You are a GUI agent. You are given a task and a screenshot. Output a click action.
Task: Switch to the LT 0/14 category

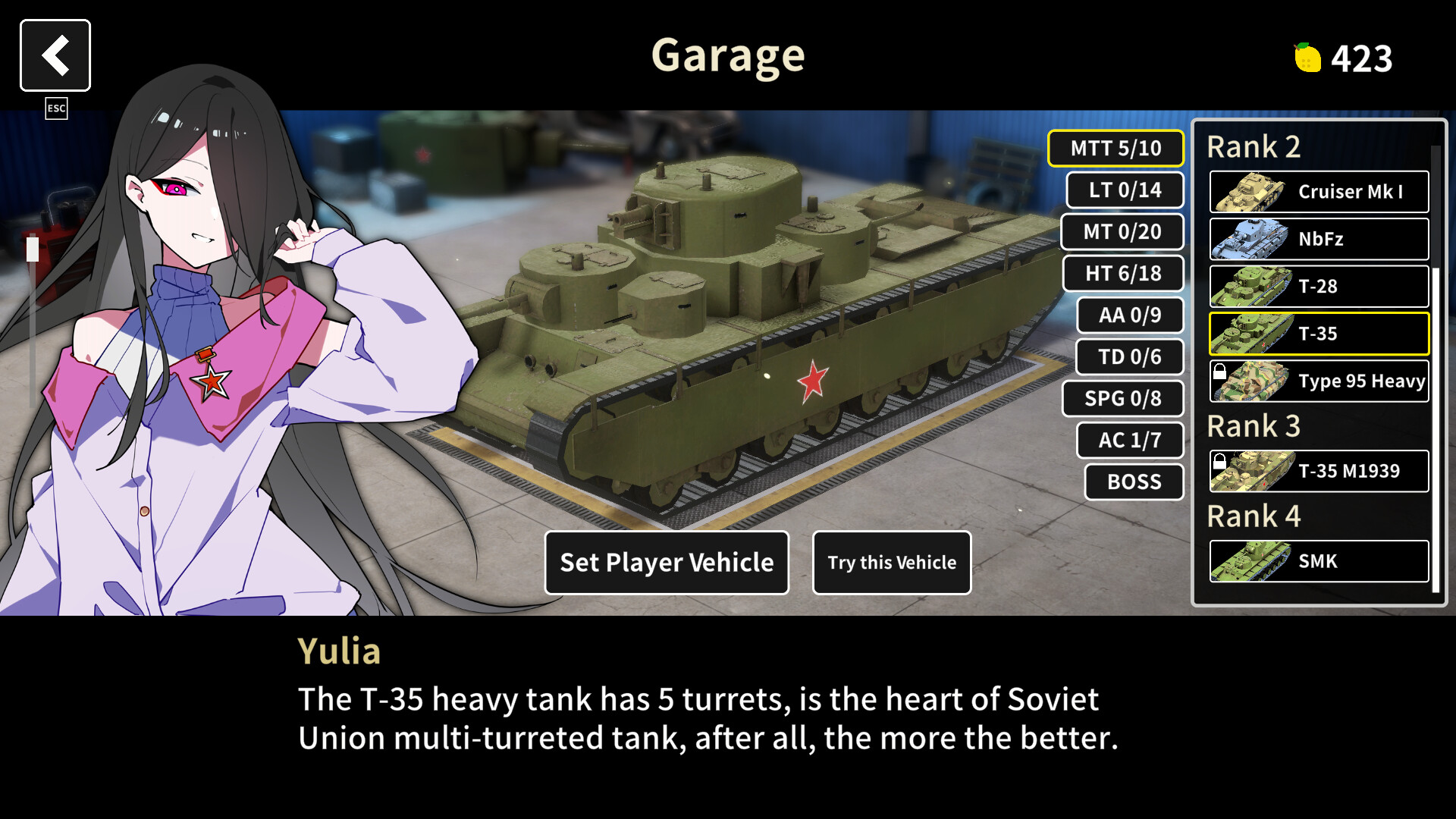click(x=1125, y=190)
